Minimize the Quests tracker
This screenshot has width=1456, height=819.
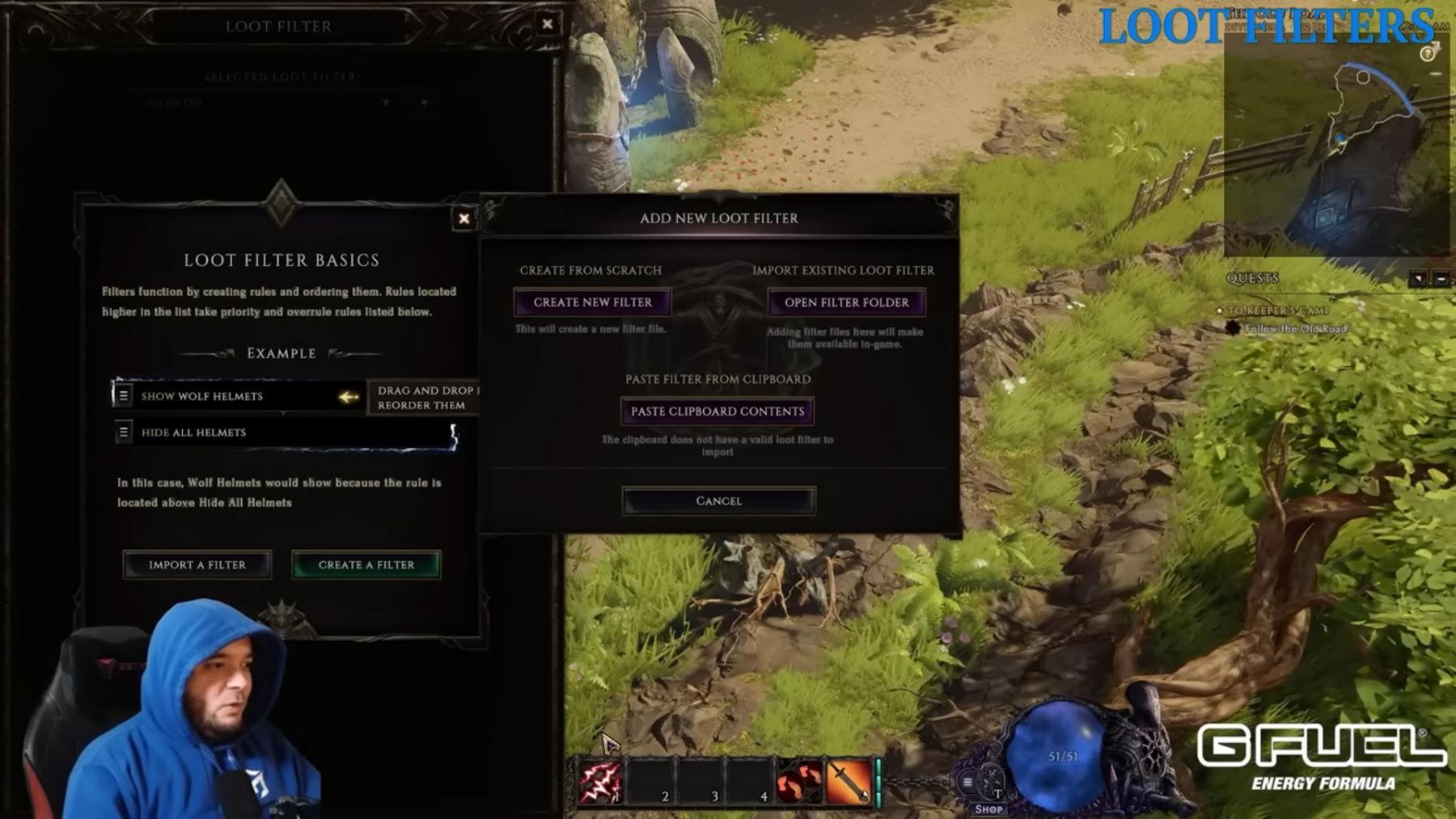(1441, 279)
